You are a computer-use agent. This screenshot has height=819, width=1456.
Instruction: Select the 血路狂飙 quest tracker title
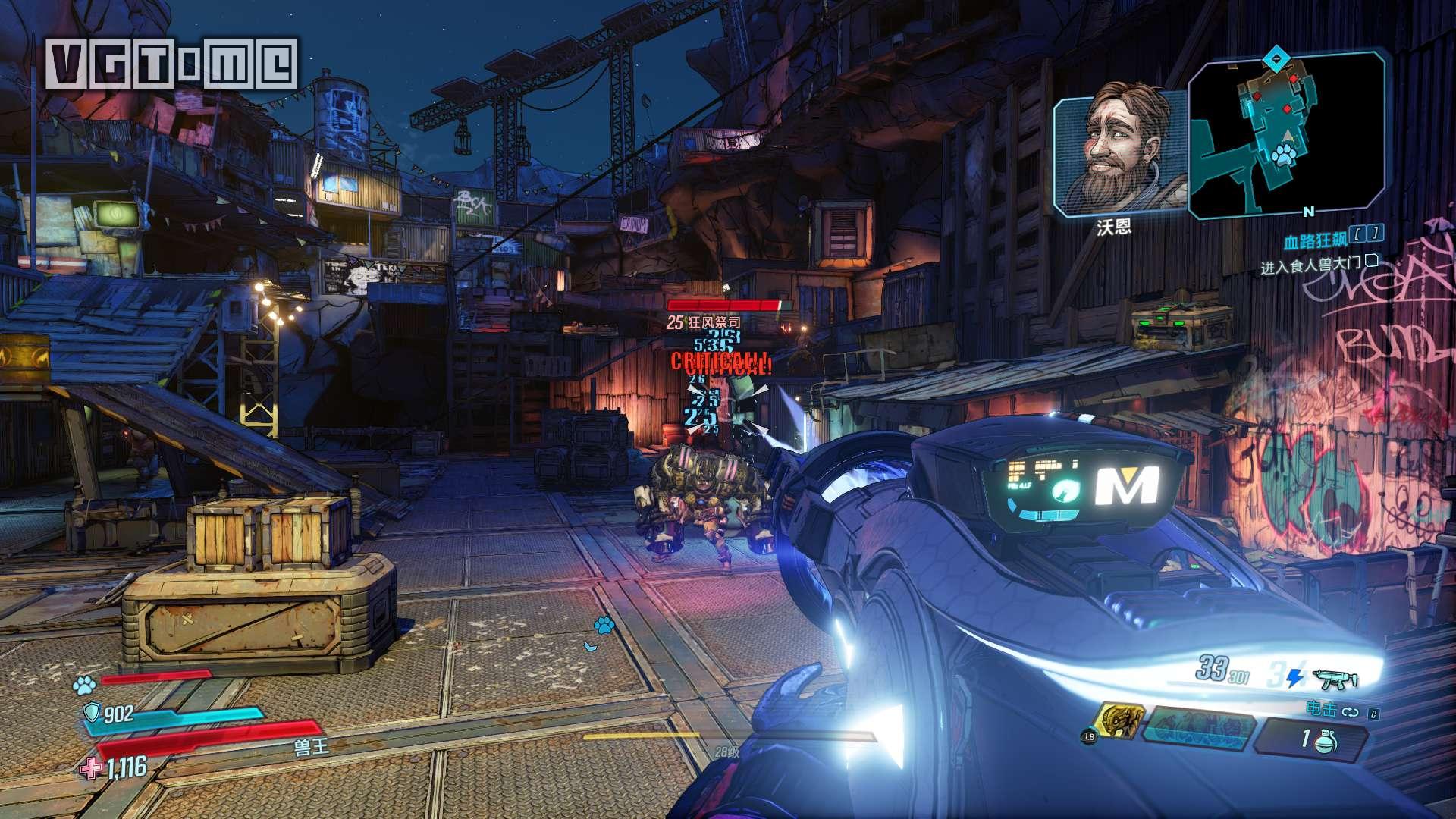[1315, 242]
